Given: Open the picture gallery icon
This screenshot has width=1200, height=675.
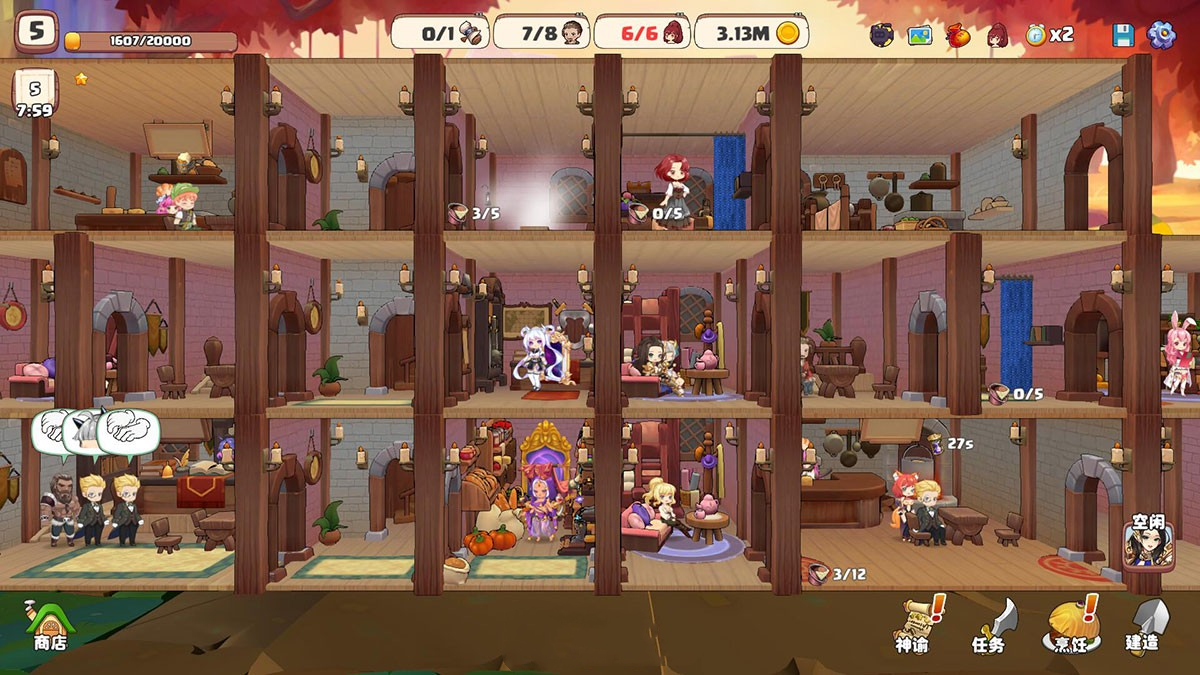Looking at the screenshot, I should [919, 35].
